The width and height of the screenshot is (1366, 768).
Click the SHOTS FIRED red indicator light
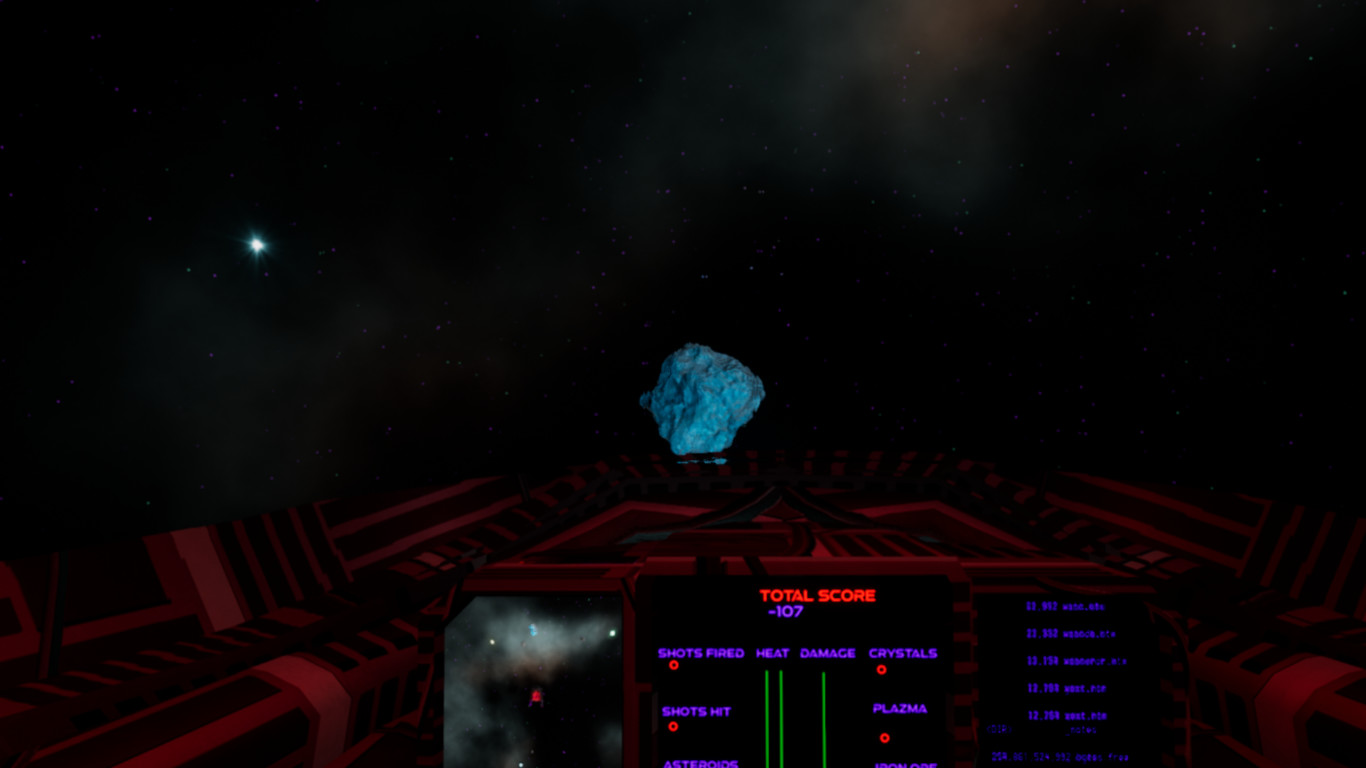[x=674, y=665]
